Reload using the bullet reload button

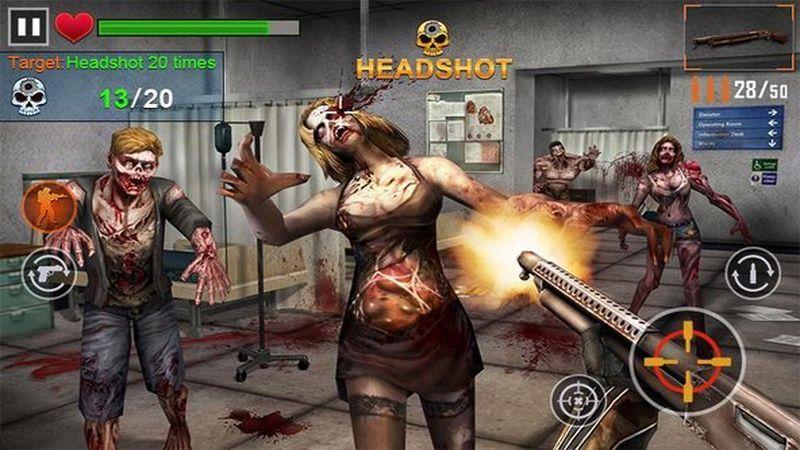click(752, 272)
